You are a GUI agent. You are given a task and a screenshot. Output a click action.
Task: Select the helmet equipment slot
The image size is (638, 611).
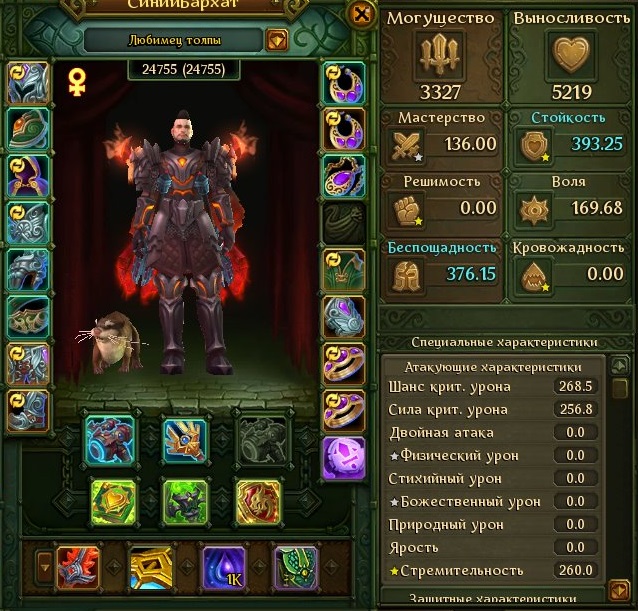point(28,83)
